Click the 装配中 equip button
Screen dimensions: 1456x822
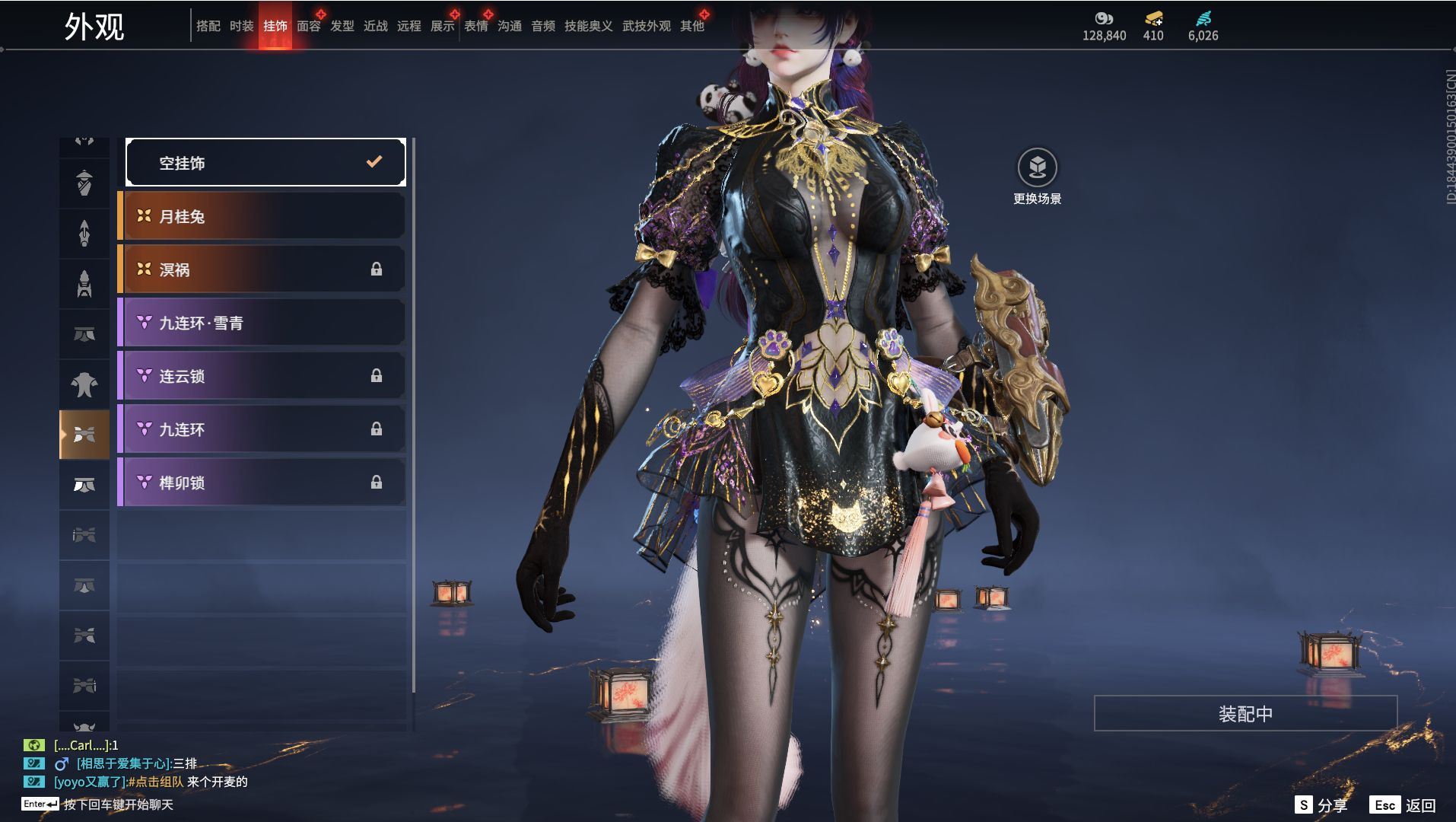tap(1245, 714)
